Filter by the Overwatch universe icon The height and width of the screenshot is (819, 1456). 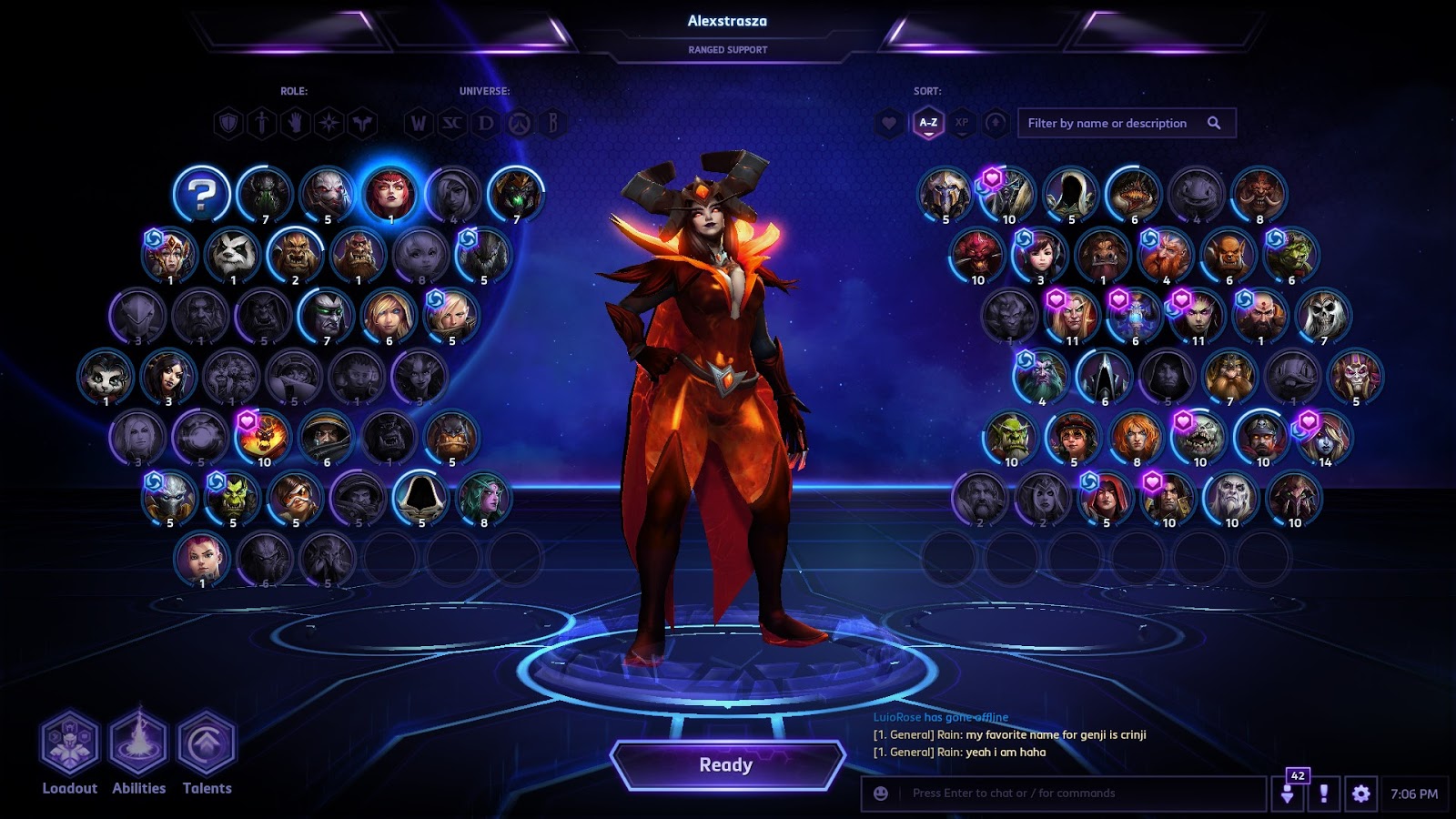click(x=520, y=123)
